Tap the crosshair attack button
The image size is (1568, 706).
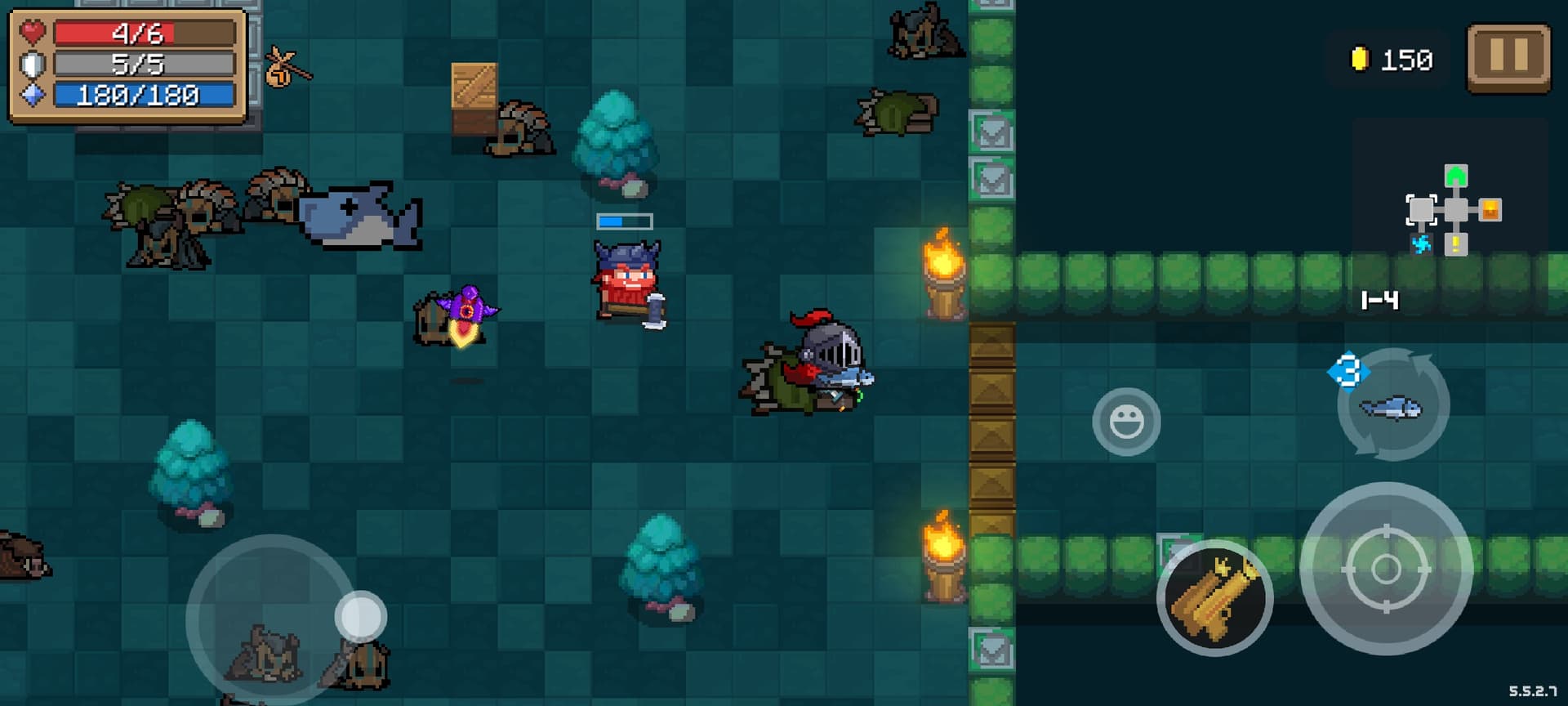click(x=1386, y=569)
